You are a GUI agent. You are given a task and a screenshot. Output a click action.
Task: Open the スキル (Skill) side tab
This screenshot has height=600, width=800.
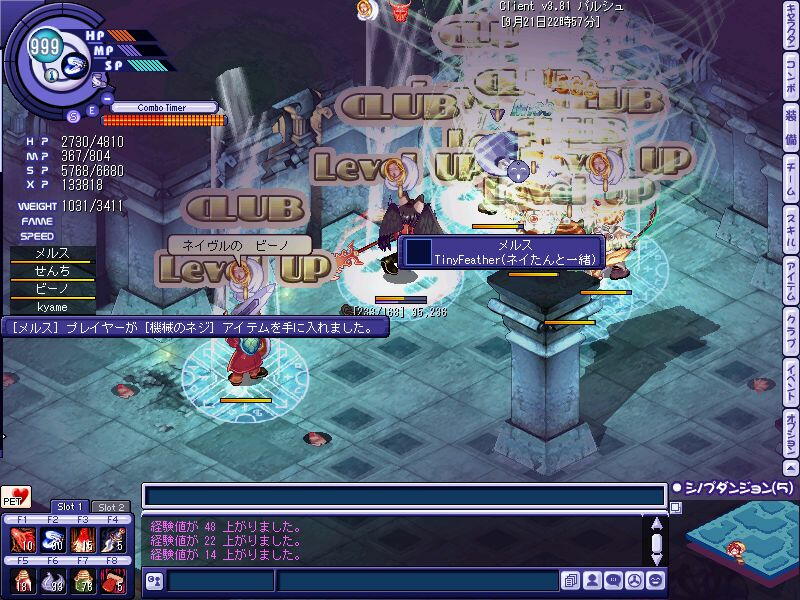[x=790, y=226]
